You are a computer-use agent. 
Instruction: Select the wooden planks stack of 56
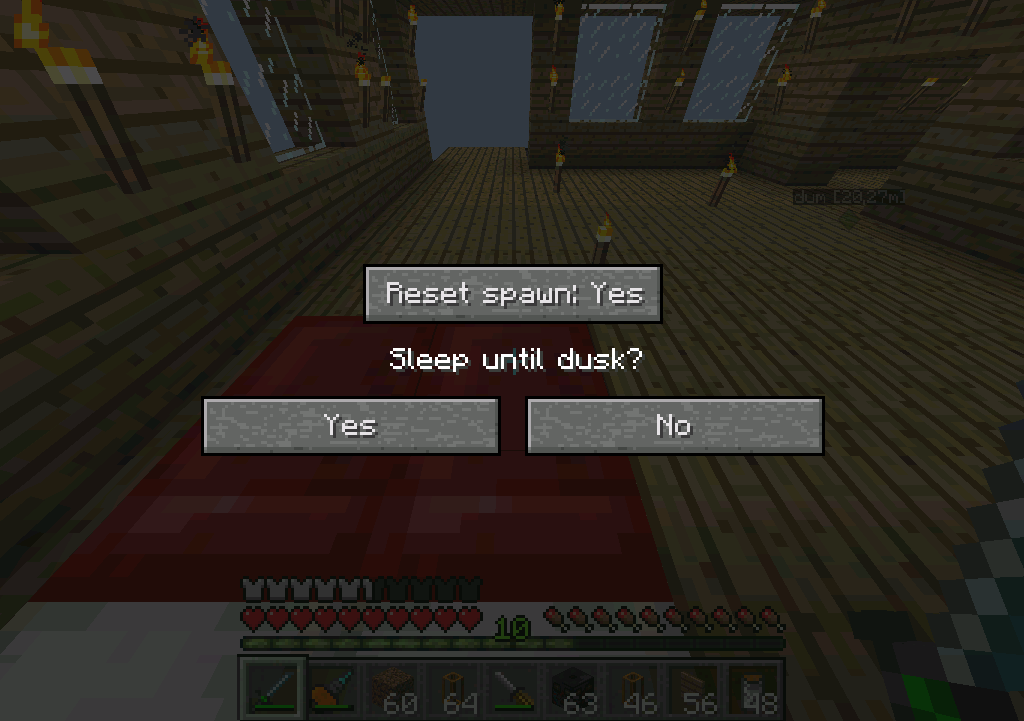click(694, 689)
